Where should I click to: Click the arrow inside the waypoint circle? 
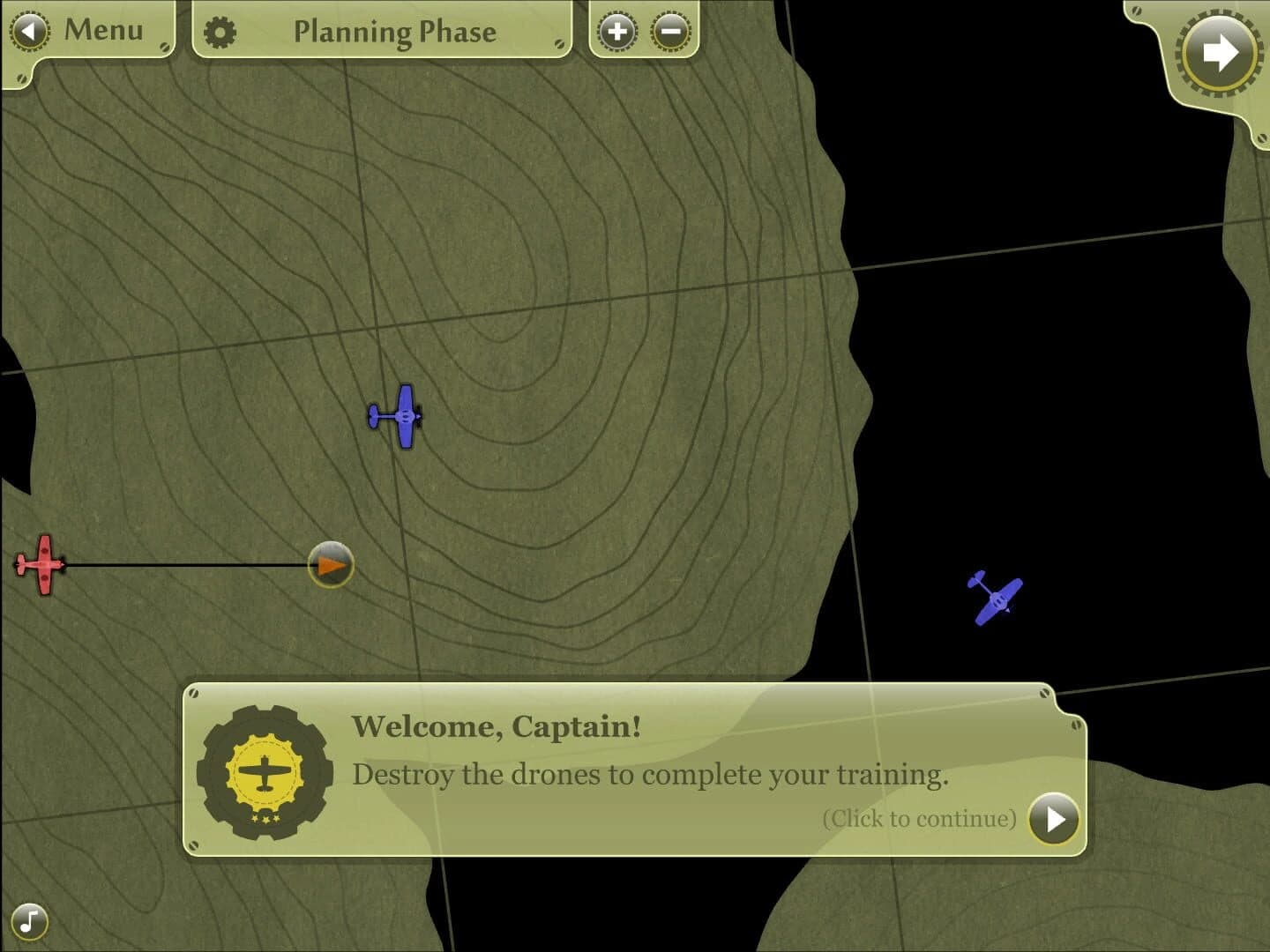[332, 567]
